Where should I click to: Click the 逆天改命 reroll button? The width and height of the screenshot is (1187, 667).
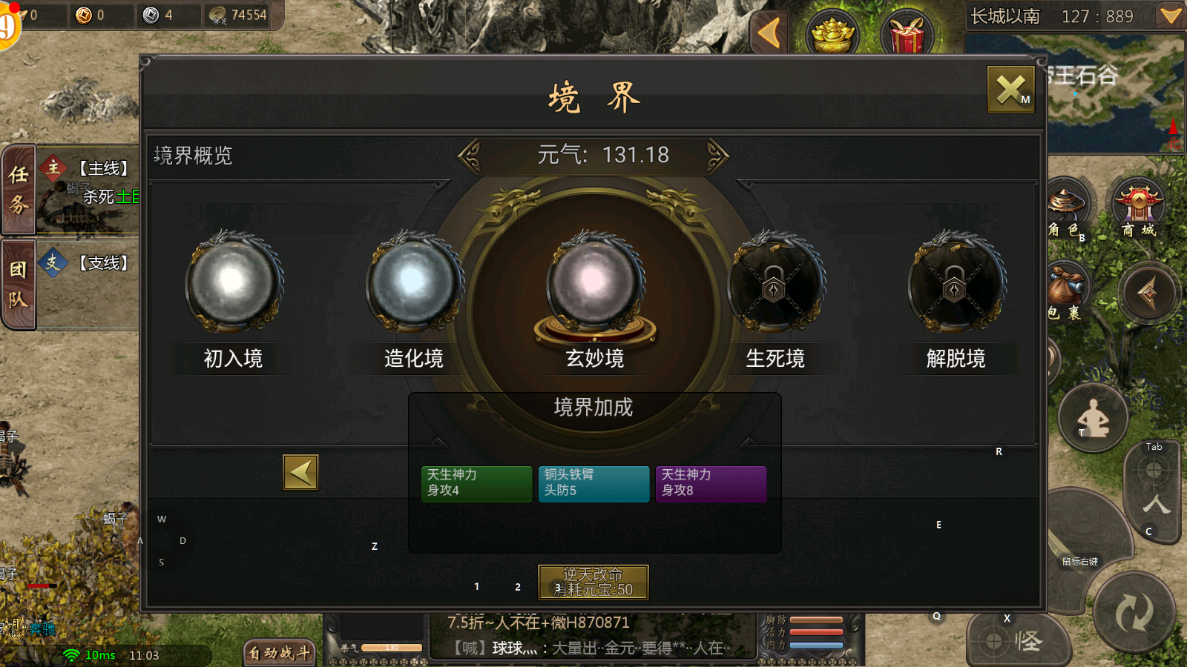tap(593, 582)
